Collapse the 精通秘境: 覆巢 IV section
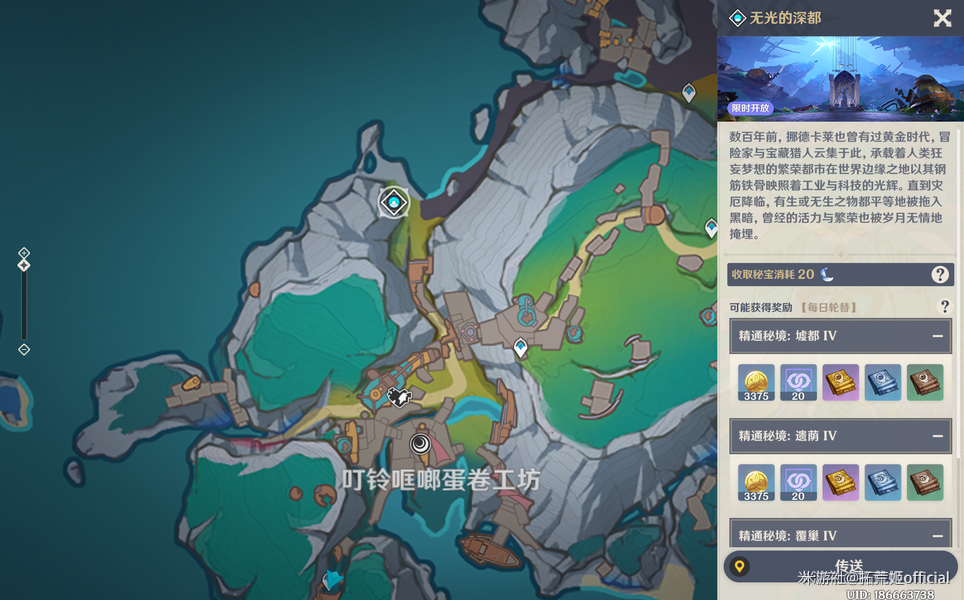964x600 pixels. (938, 535)
